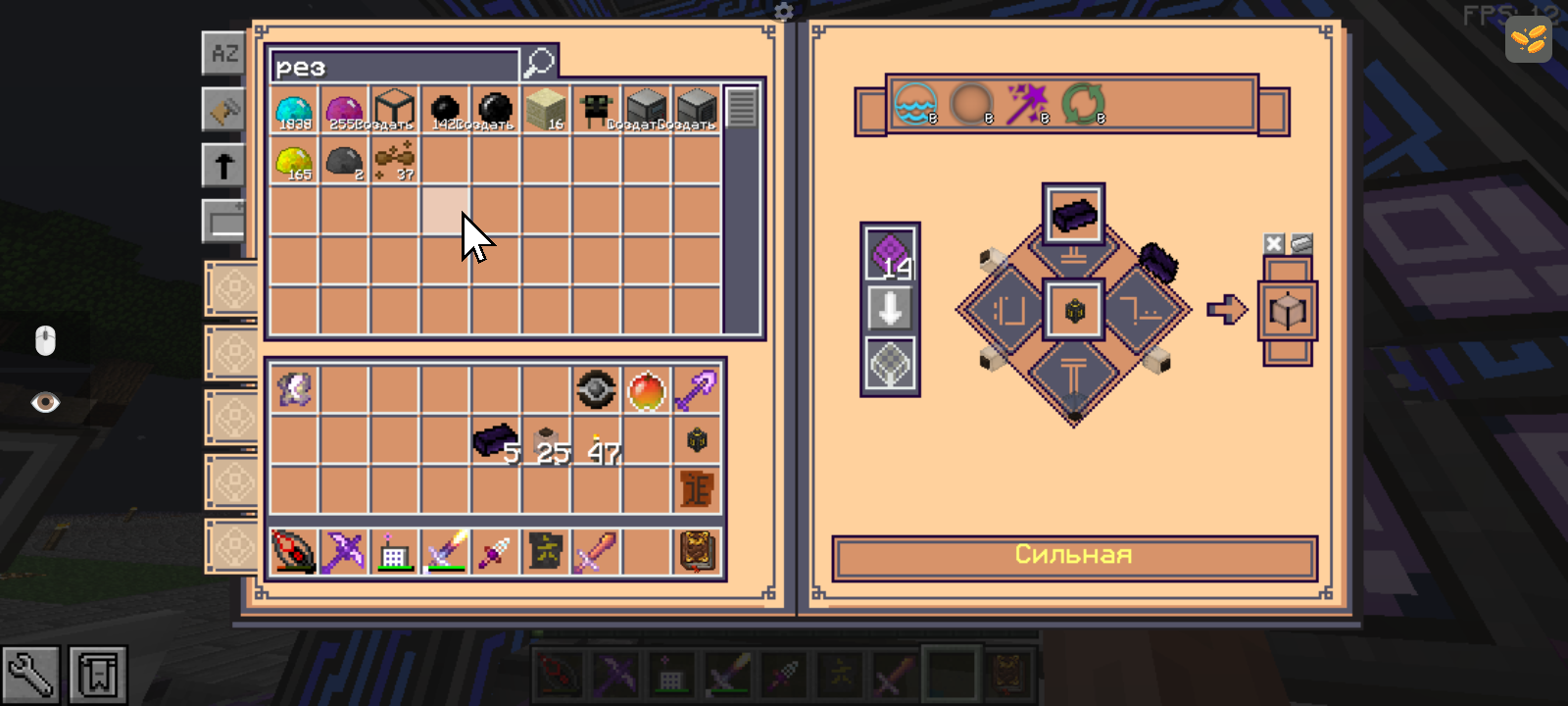
Task: Pick the magenta gem stack of 255
Action: [x=344, y=110]
